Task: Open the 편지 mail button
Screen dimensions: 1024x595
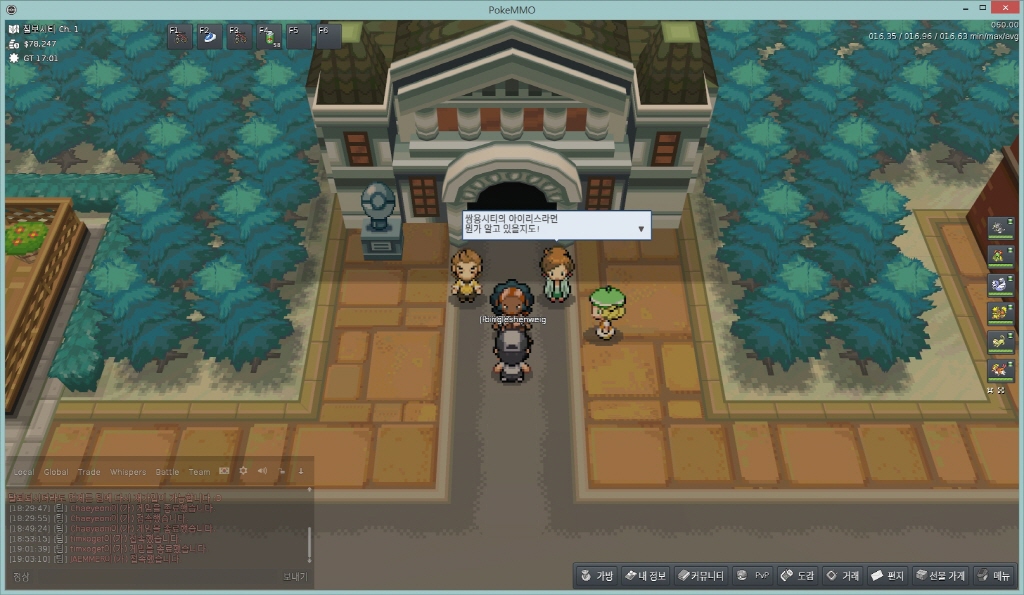Action: click(x=887, y=576)
